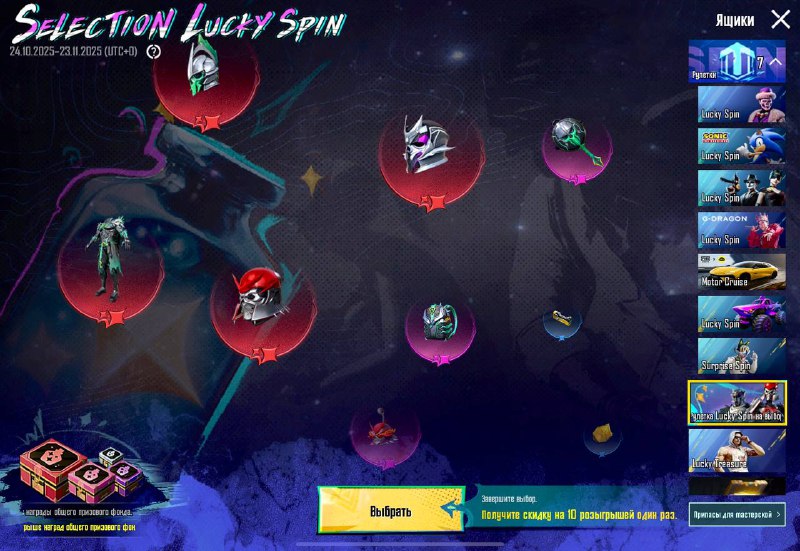The height and width of the screenshot is (551, 800).
Task: Collapse the Рулетки category header
Action: [x=738, y=62]
